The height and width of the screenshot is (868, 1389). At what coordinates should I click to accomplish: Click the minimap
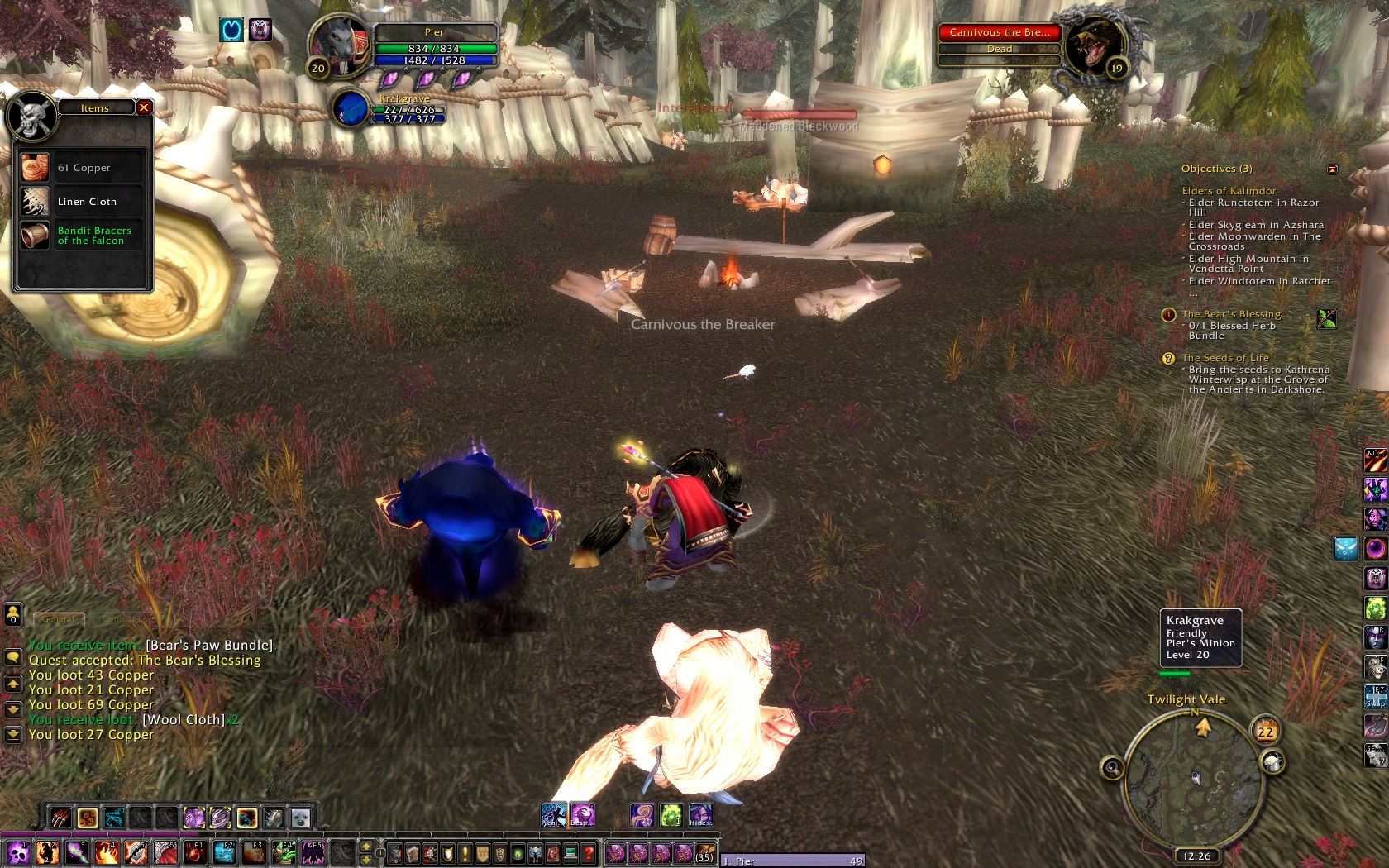[1194, 777]
